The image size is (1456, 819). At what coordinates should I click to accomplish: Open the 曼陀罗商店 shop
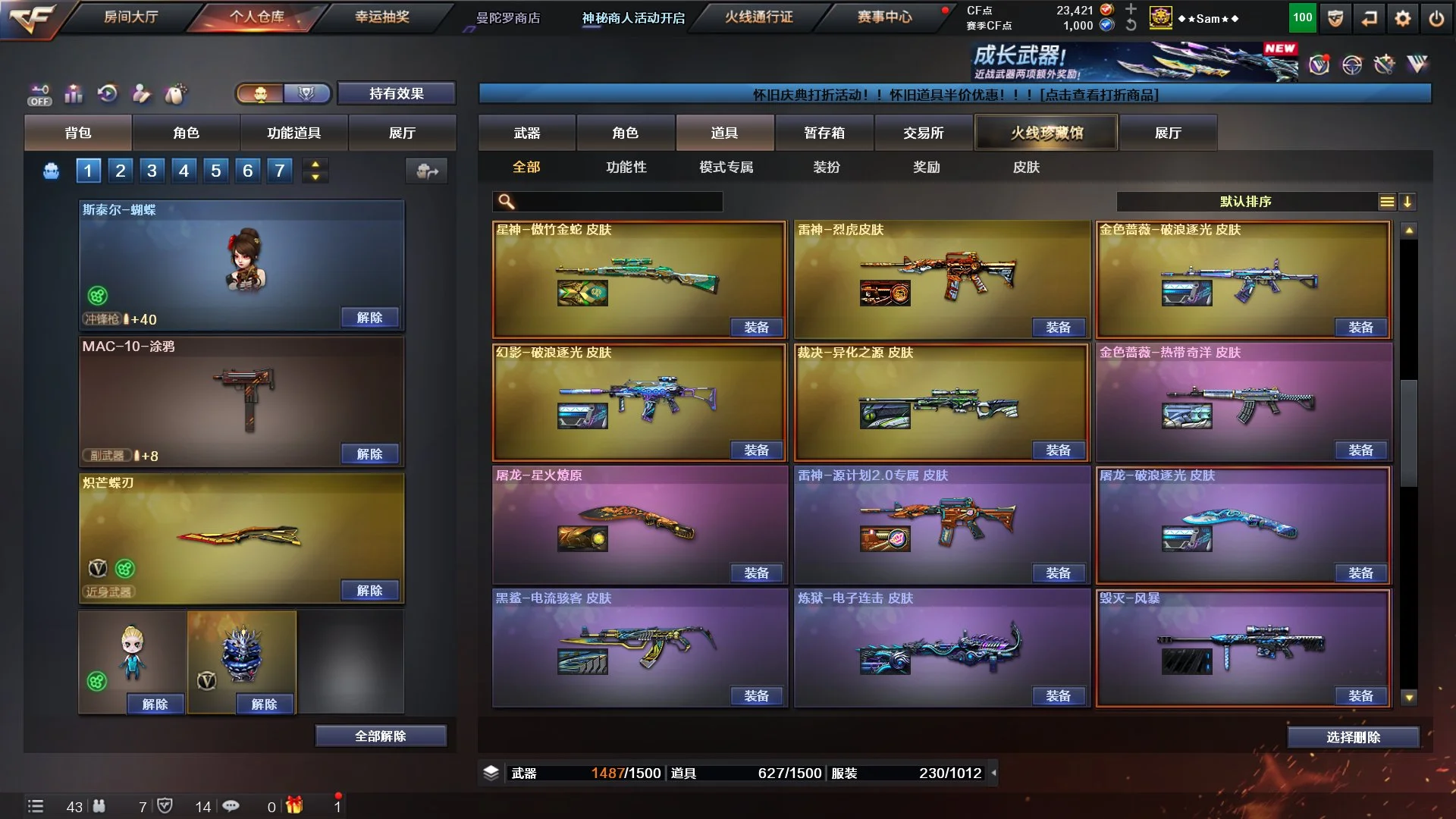point(508,18)
